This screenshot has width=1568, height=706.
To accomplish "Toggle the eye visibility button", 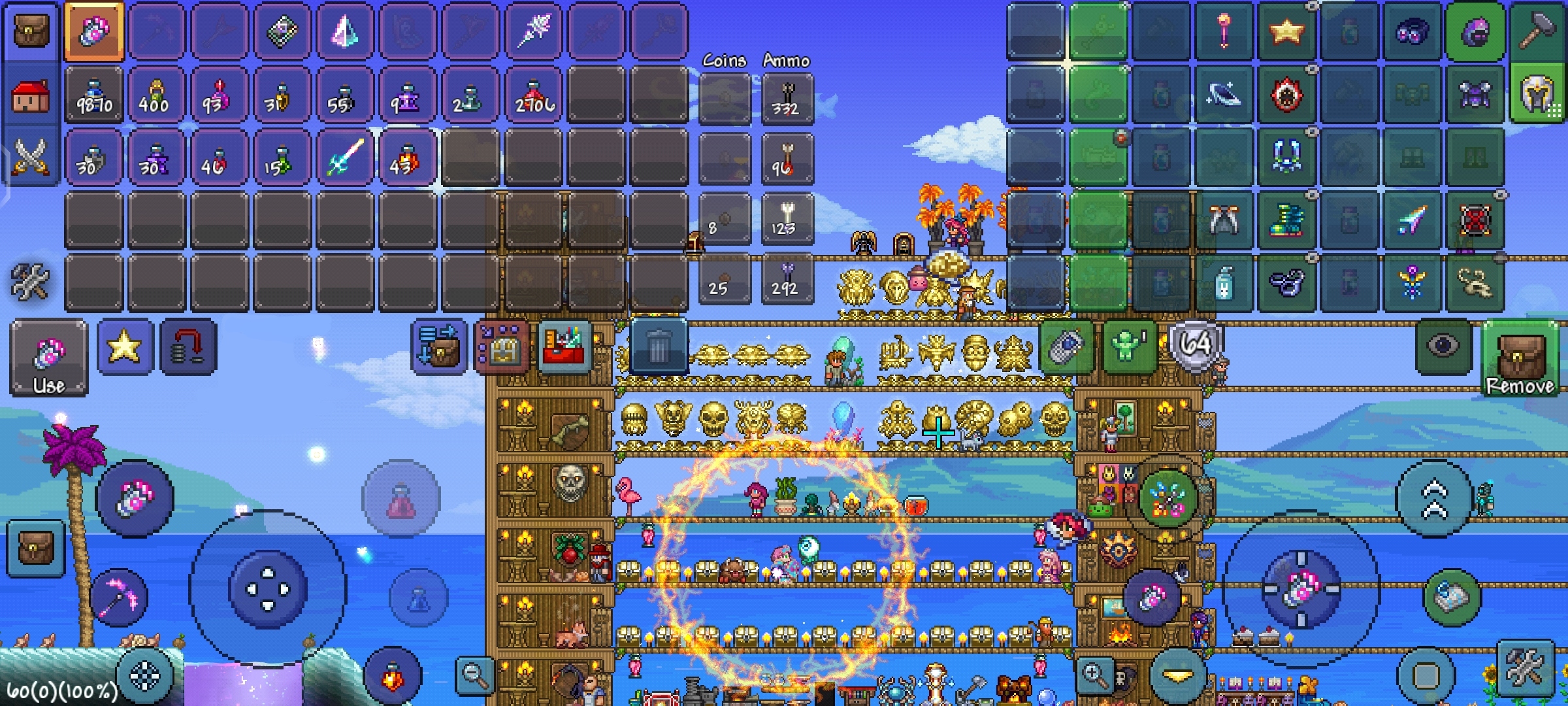I will point(1443,345).
